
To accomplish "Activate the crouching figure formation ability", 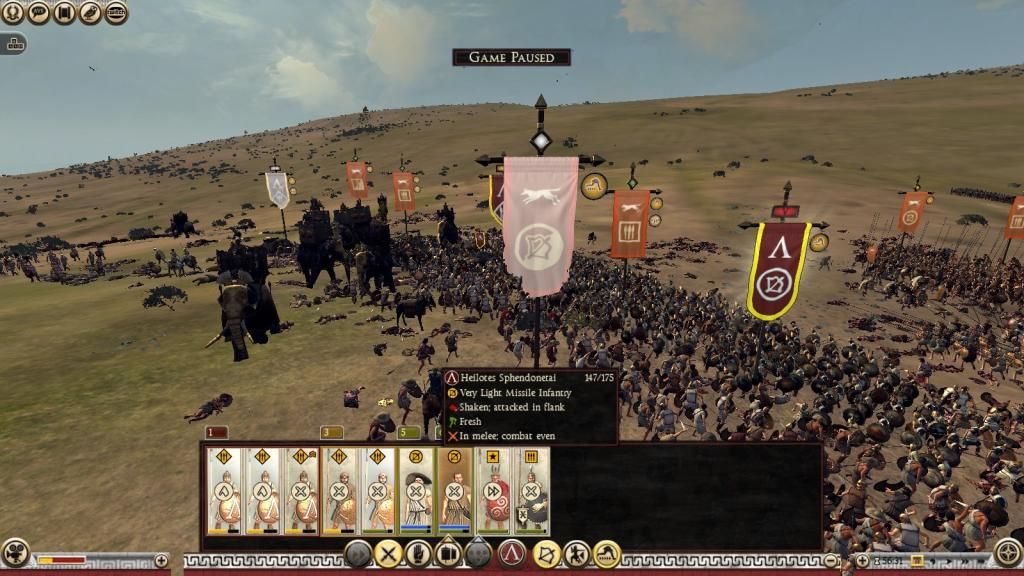I will tap(607, 553).
